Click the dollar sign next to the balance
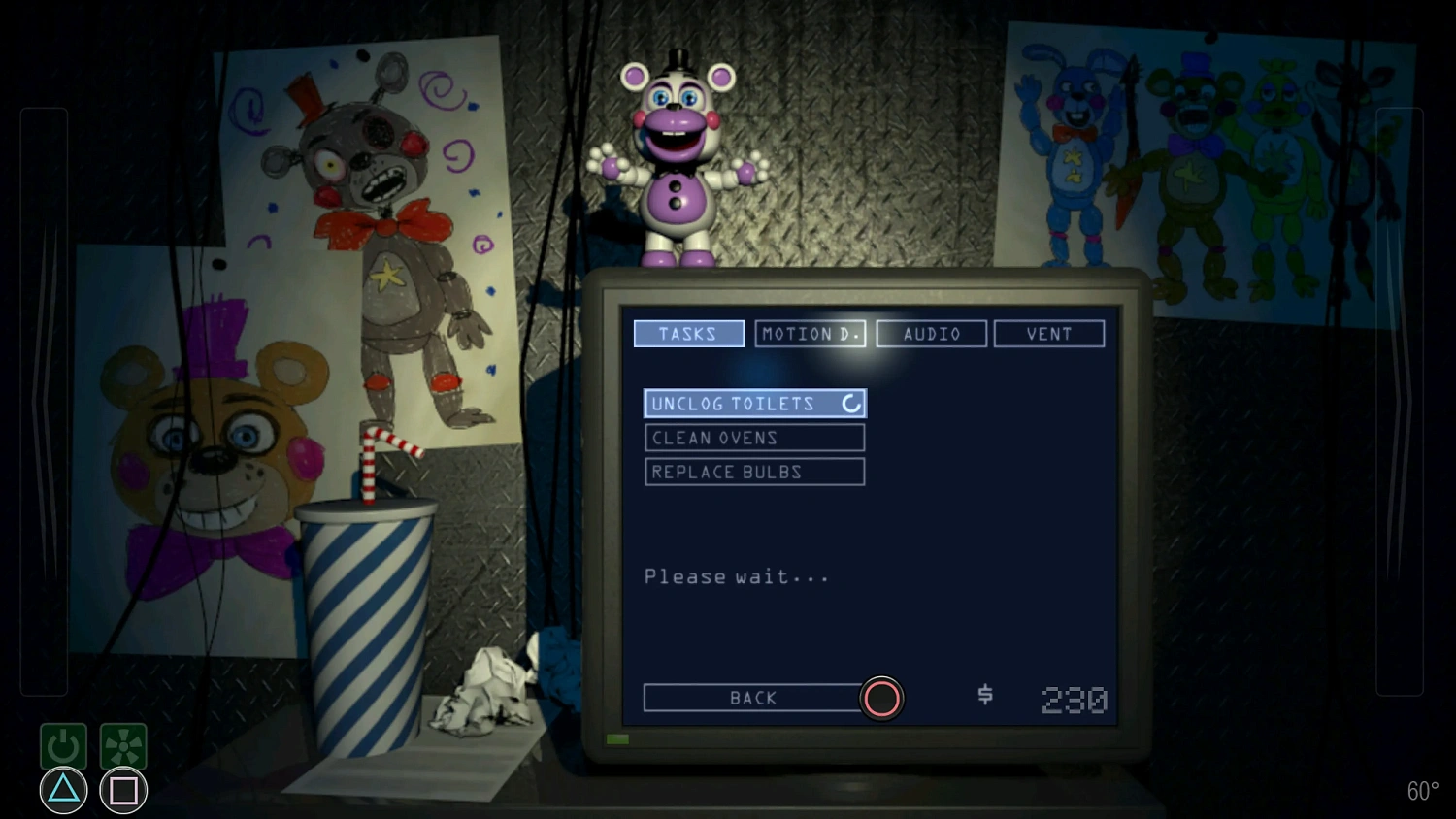 [983, 696]
